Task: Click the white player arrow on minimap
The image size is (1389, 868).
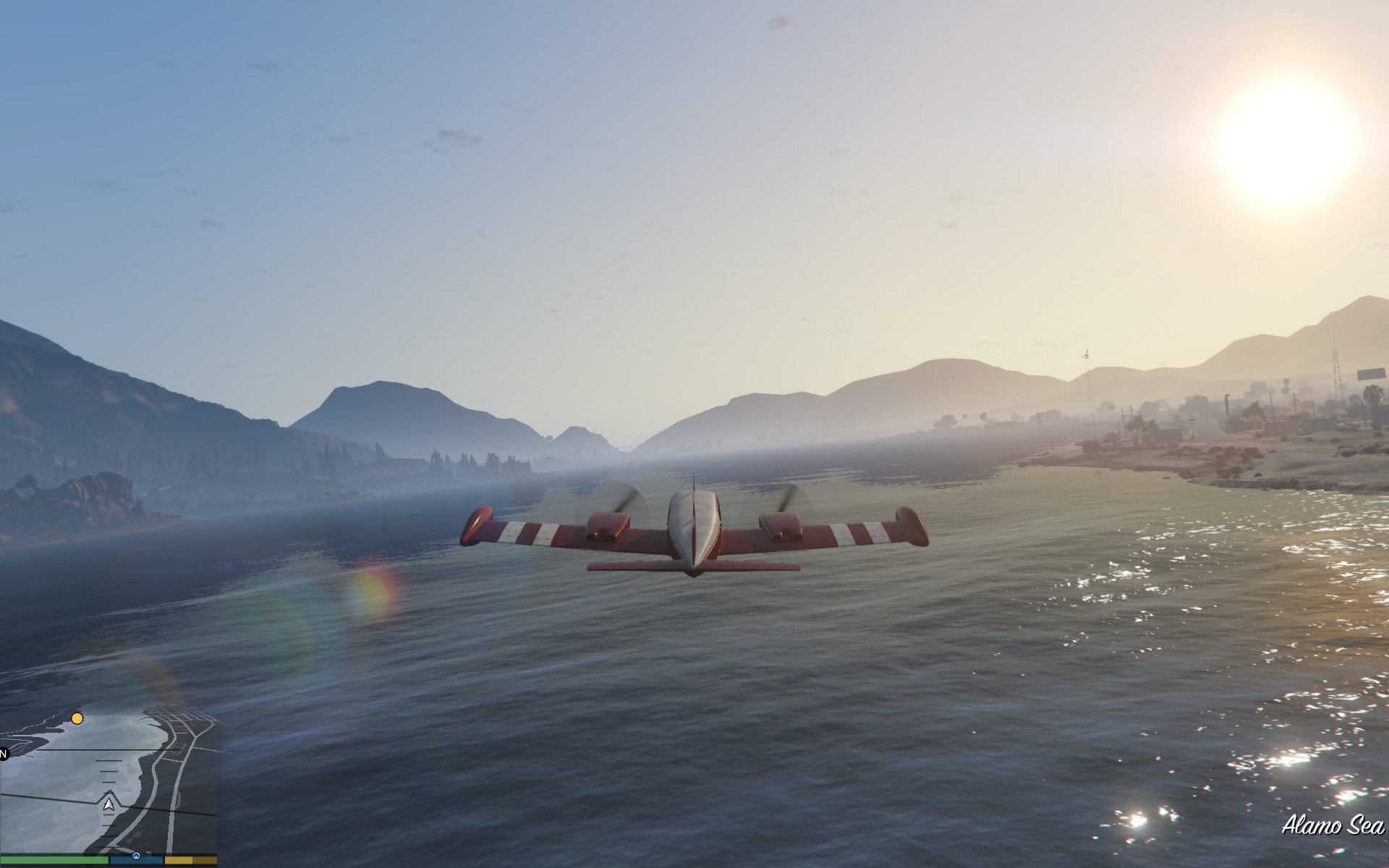Action: [109, 804]
